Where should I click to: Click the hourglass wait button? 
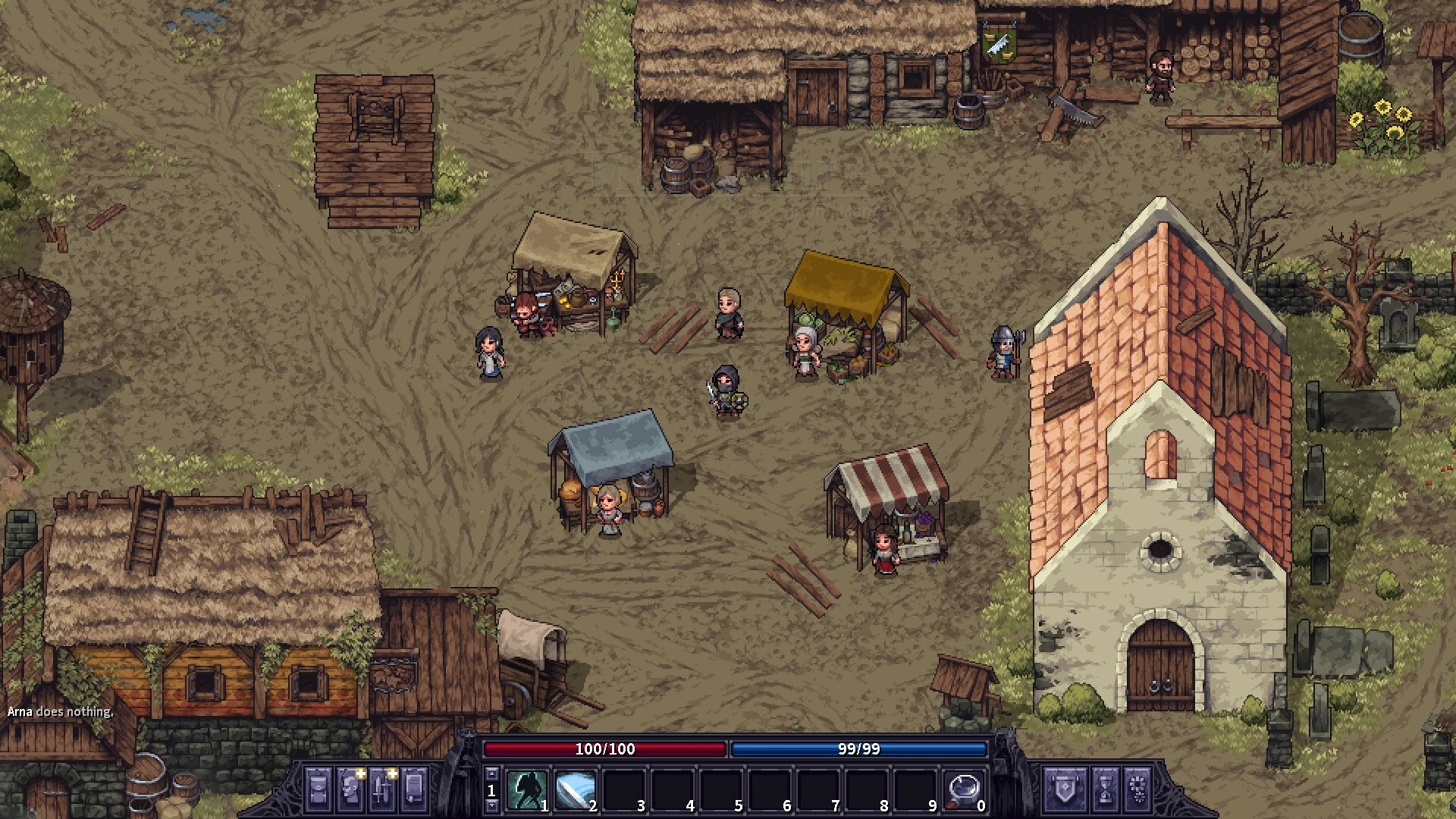tap(1105, 789)
